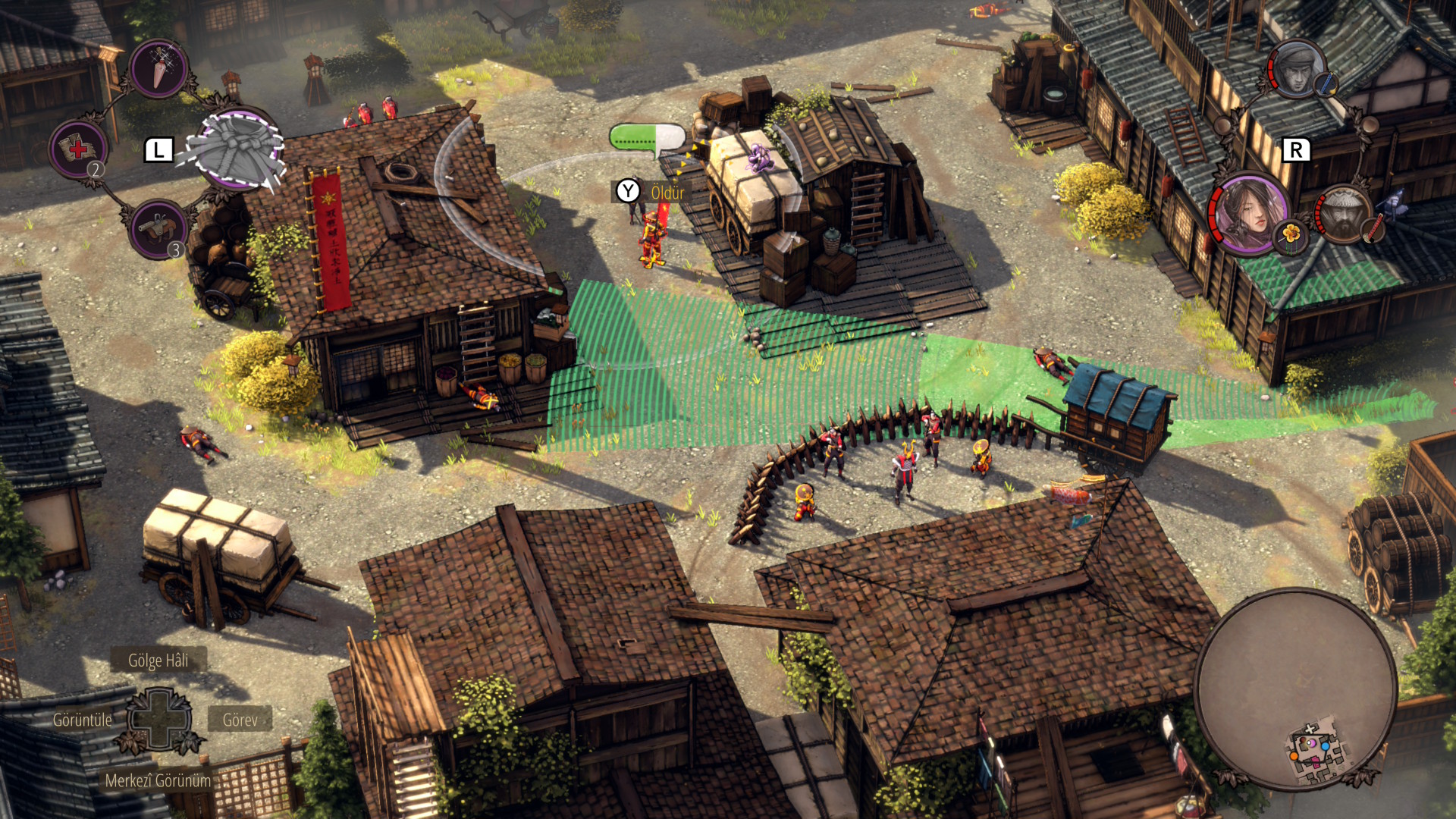Click the blue sword weapon icon

1326,84
